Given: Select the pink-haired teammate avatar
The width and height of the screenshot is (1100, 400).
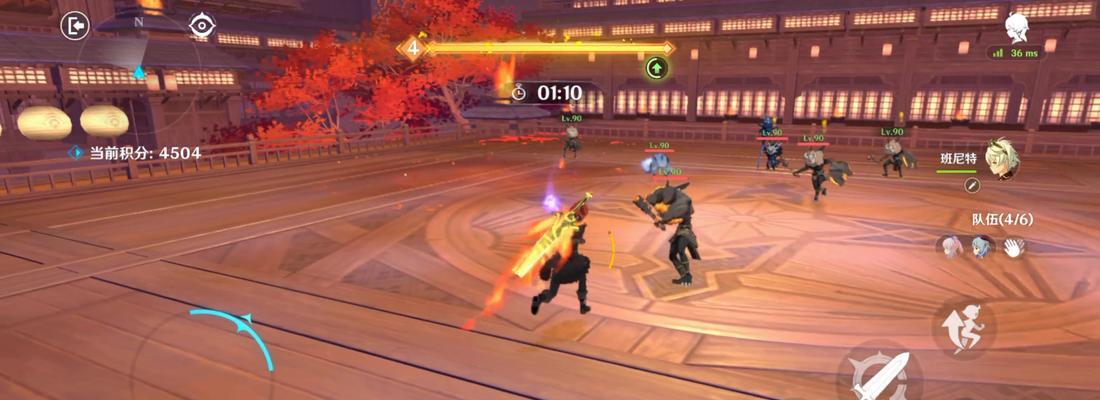Looking at the screenshot, I should point(949,247).
